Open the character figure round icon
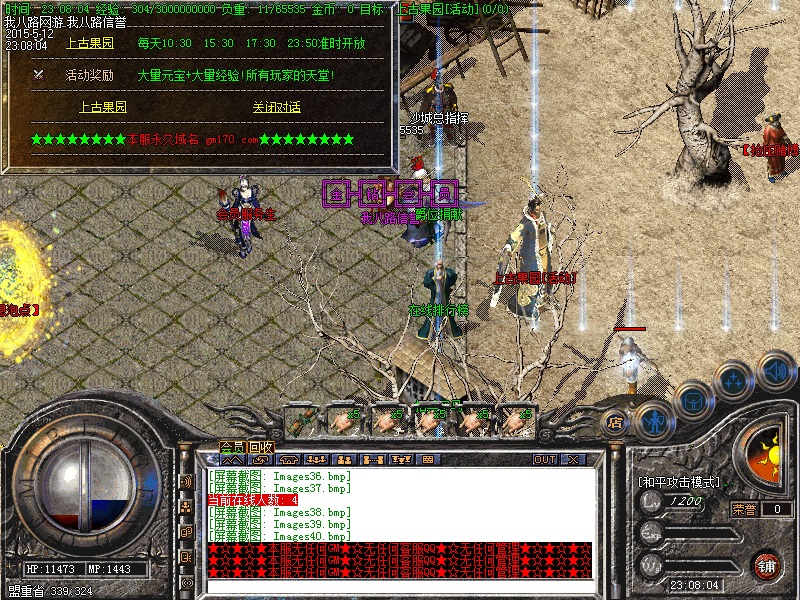 [x=652, y=420]
